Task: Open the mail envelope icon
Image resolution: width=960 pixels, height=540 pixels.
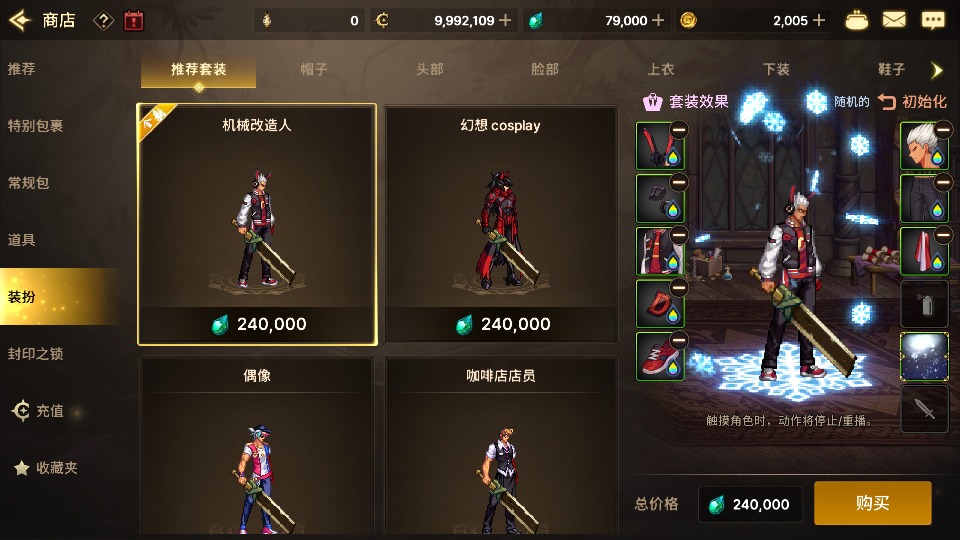Action: (x=894, y=20)
